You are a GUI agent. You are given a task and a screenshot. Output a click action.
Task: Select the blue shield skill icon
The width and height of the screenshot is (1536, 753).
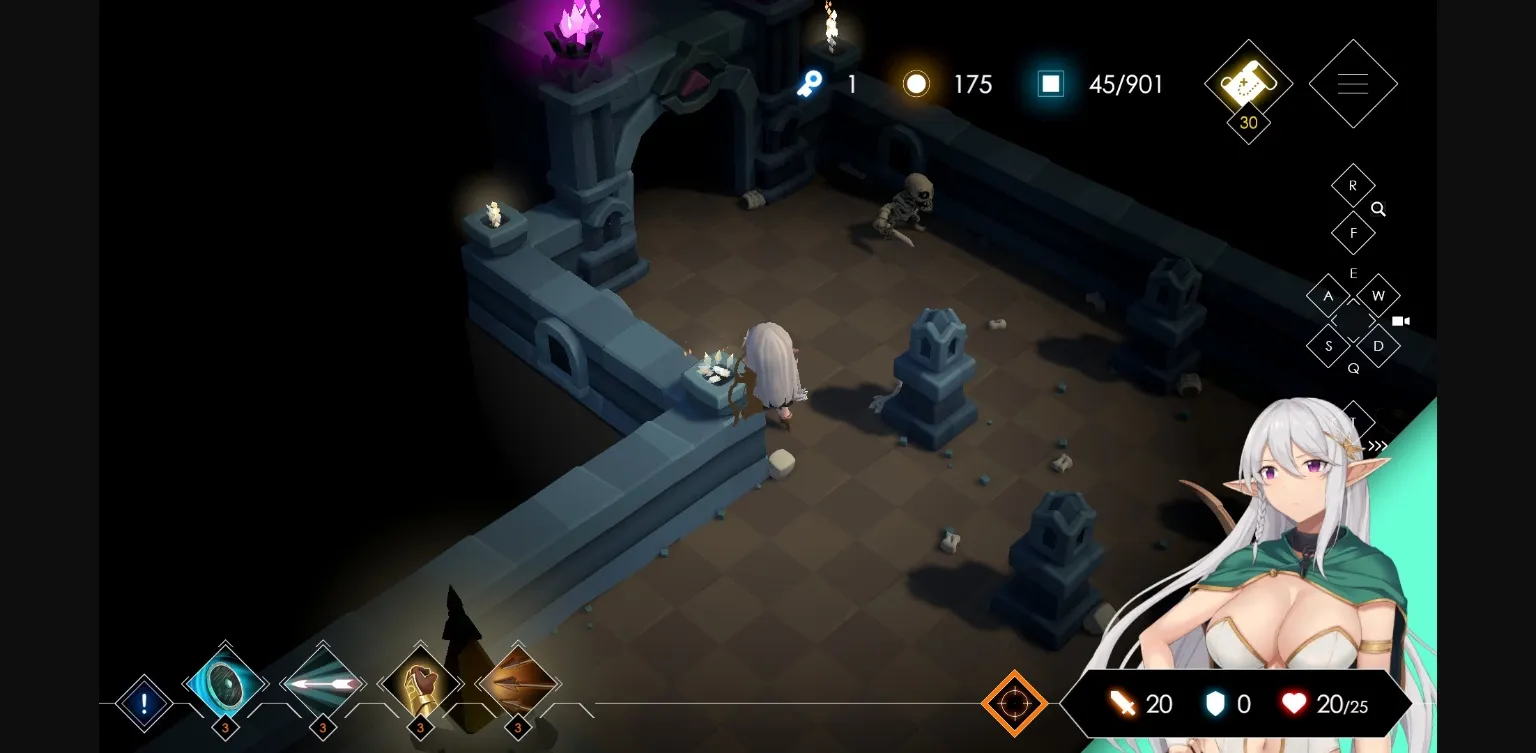point(225,685)
